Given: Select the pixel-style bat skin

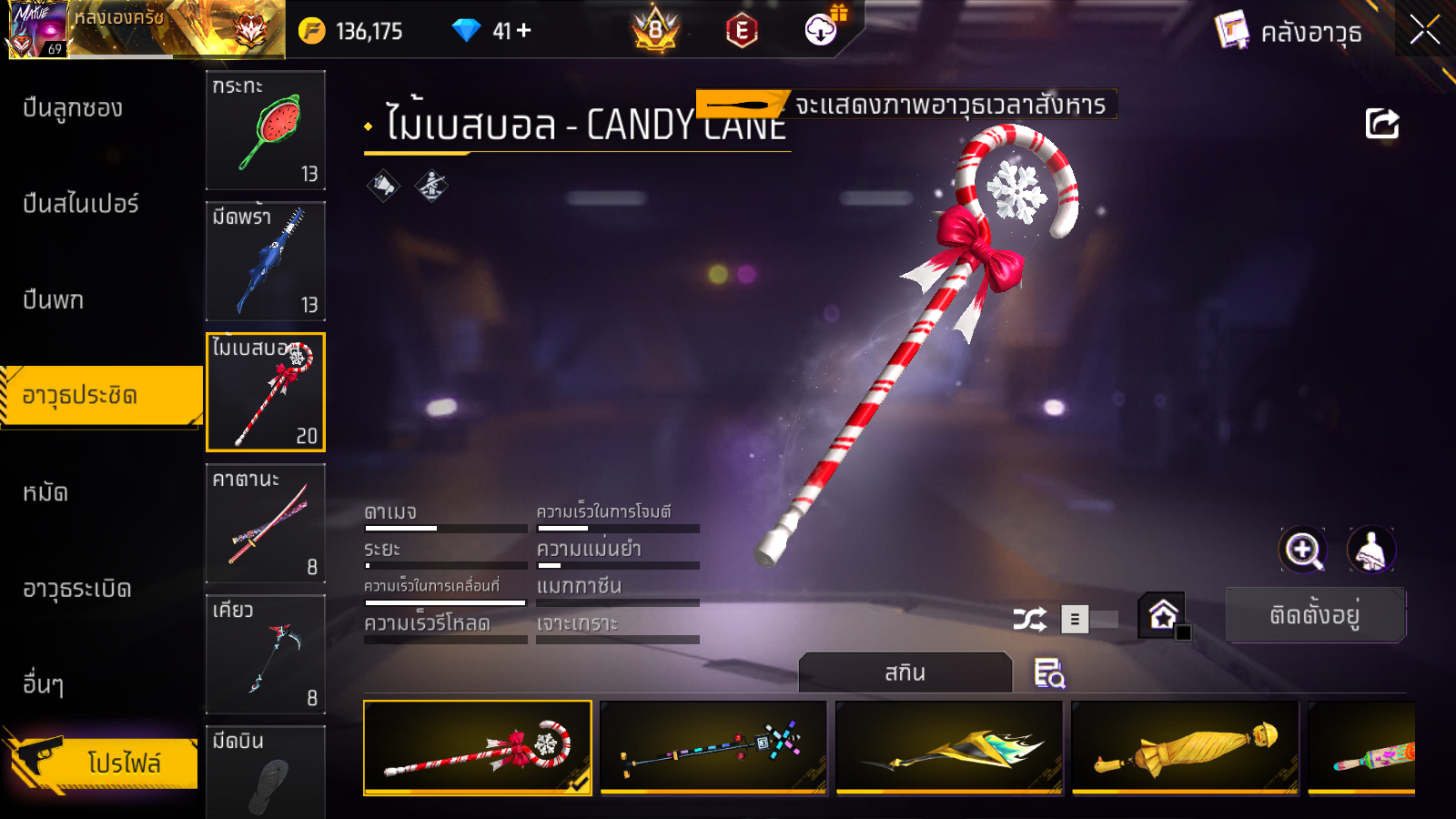Looking at the screenshot, I should pos(713,747).
